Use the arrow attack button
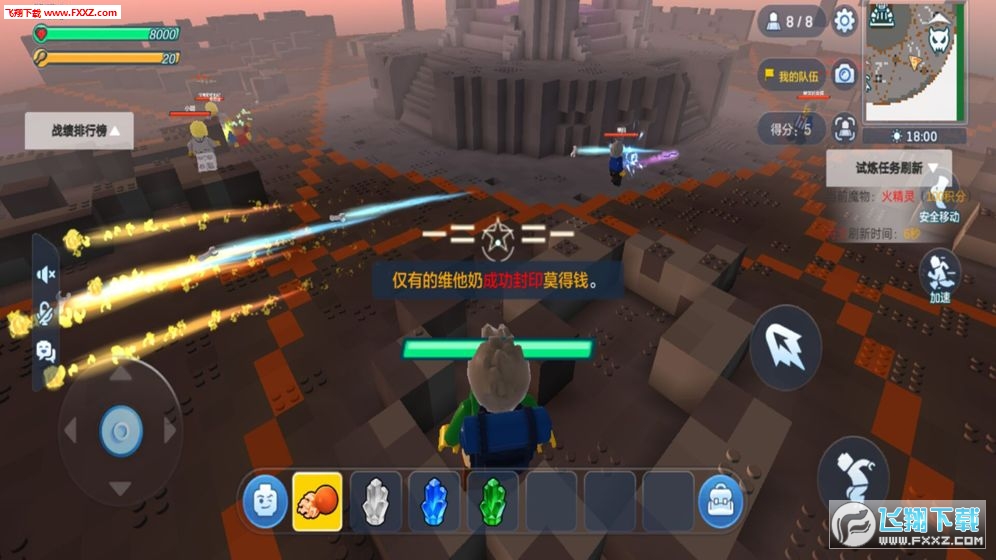The width and height of the screenshot is (996, 560). point(785,347)
